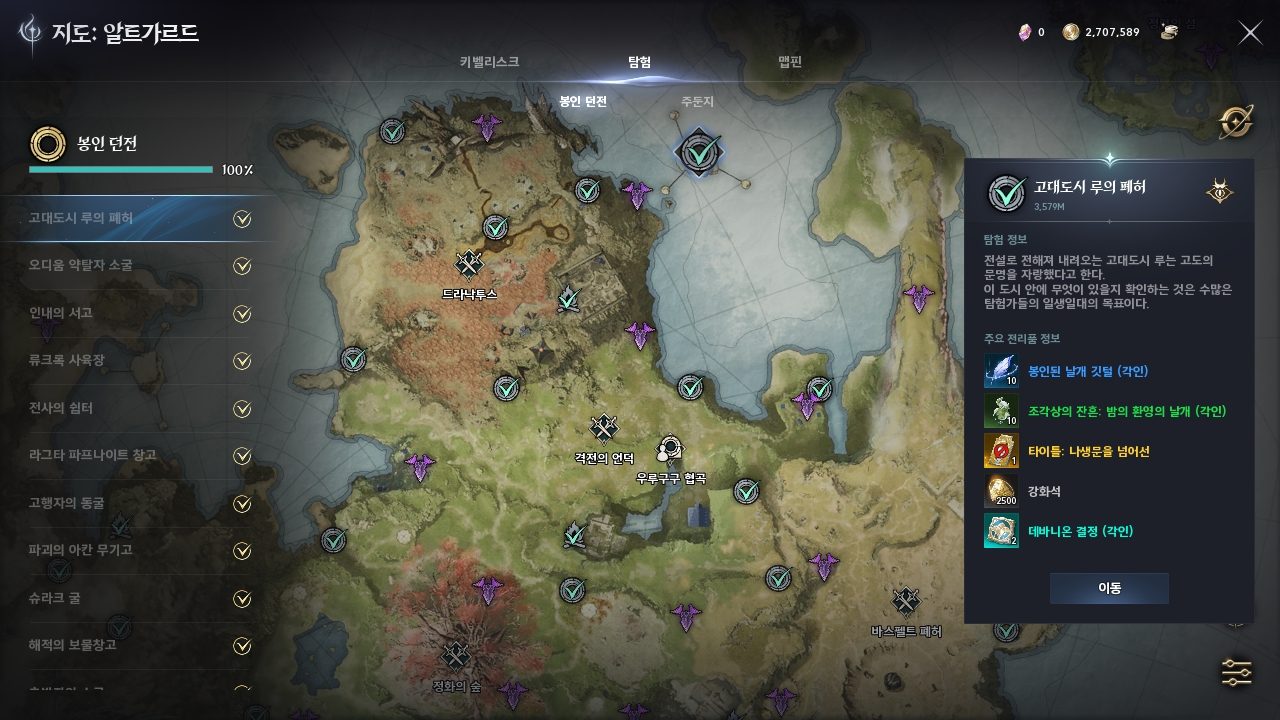Select the 바스펠트 폐허 map marker
1280x720 pixels.
(x=906, y=601)
